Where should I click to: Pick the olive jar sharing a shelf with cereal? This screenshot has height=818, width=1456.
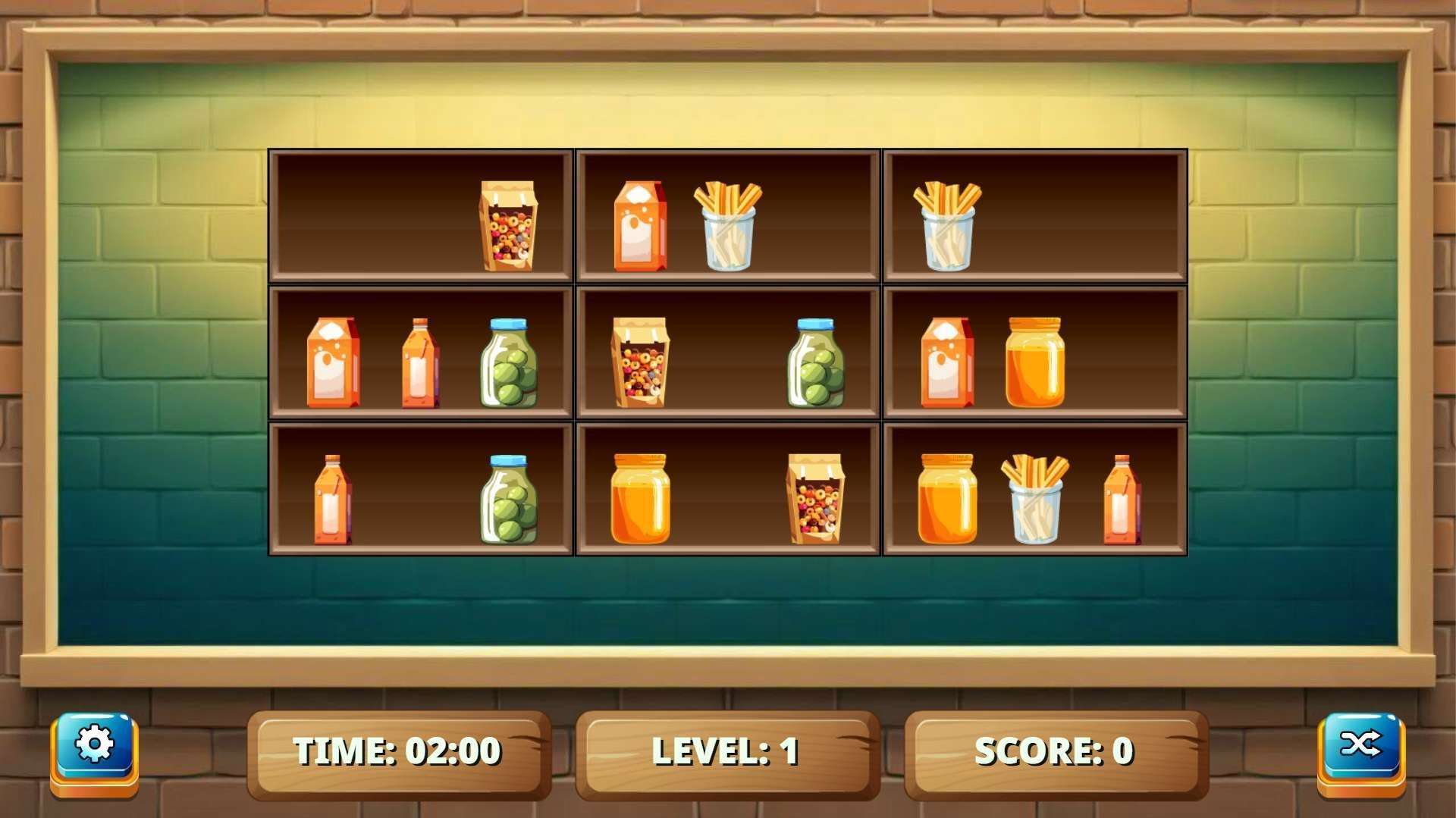(816, 363)
